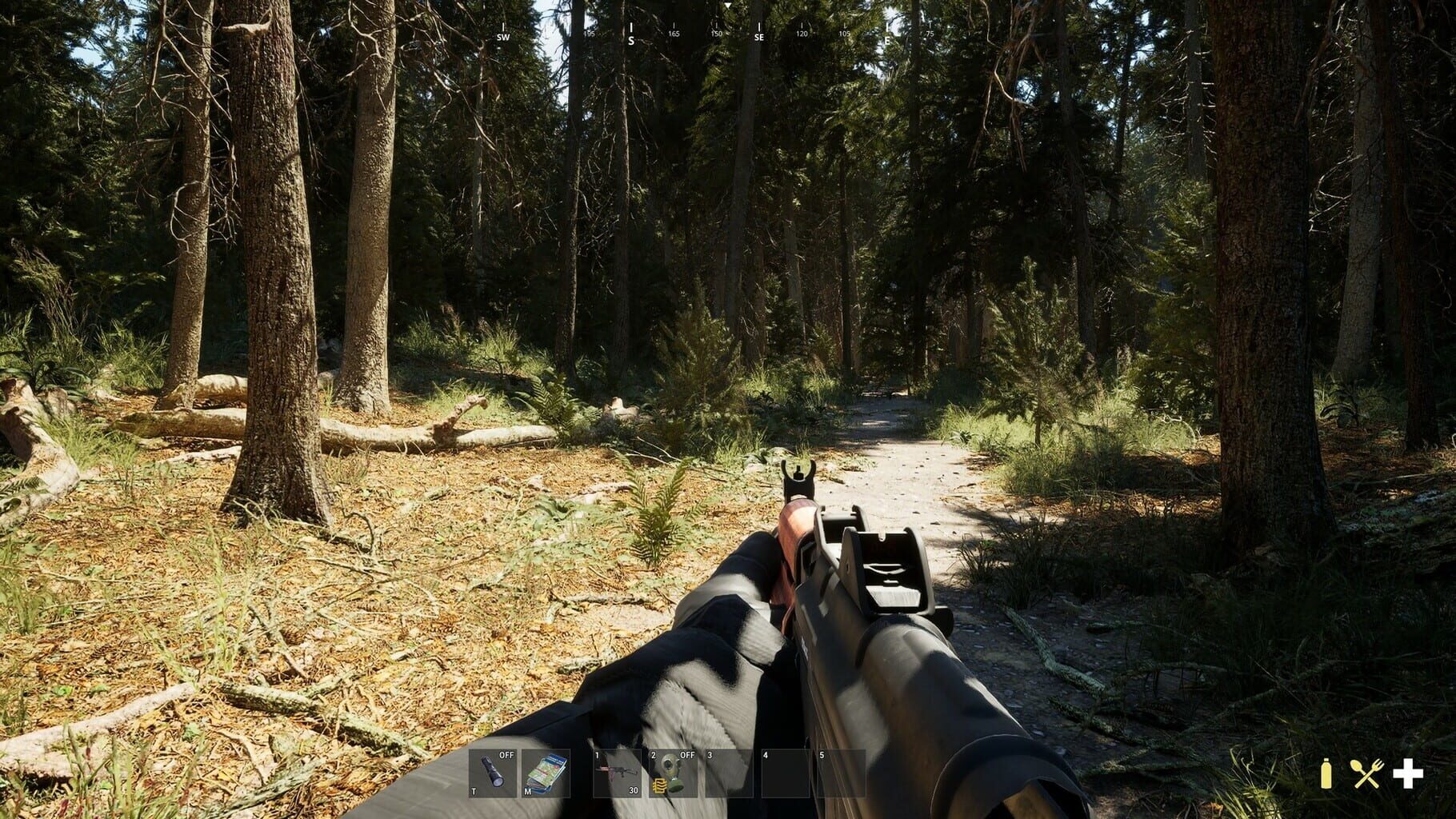1456x819 pixels.
Task: Select the SE marker on the compass
Action: [758, 38]
